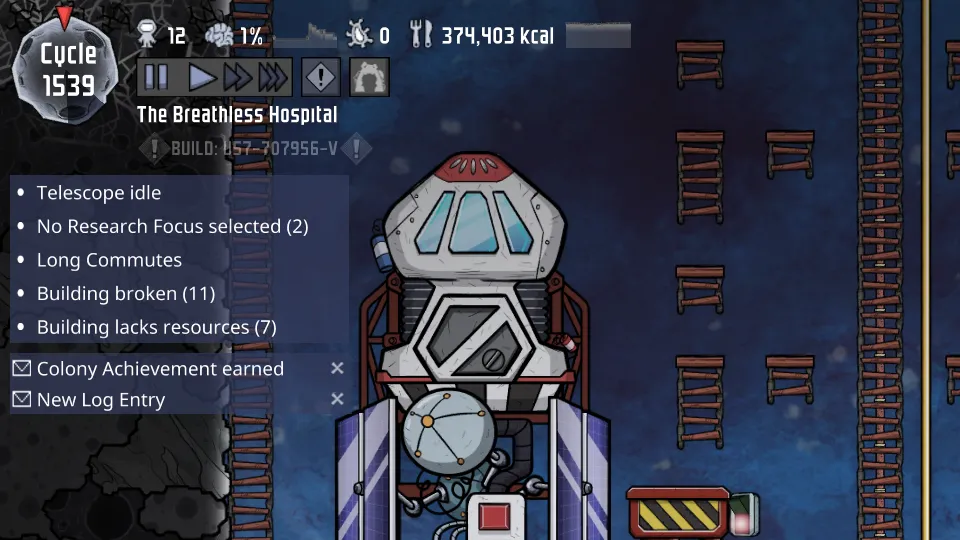Click the food calories utensils icon
The image size is (960, 540).
(421, 36)
